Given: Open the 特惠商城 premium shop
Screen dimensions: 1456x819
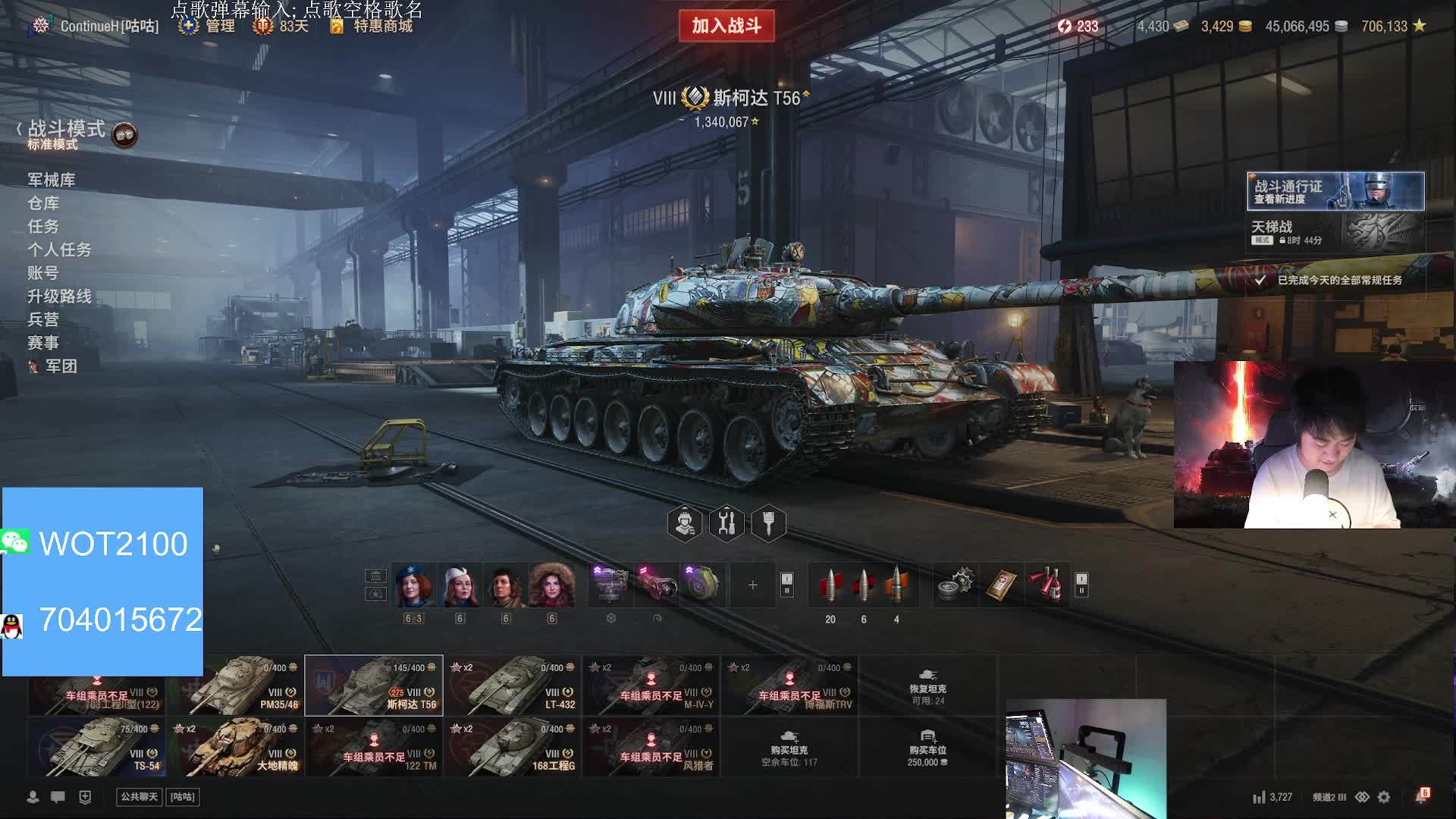Looking at the screenshot, I should 382,26.
